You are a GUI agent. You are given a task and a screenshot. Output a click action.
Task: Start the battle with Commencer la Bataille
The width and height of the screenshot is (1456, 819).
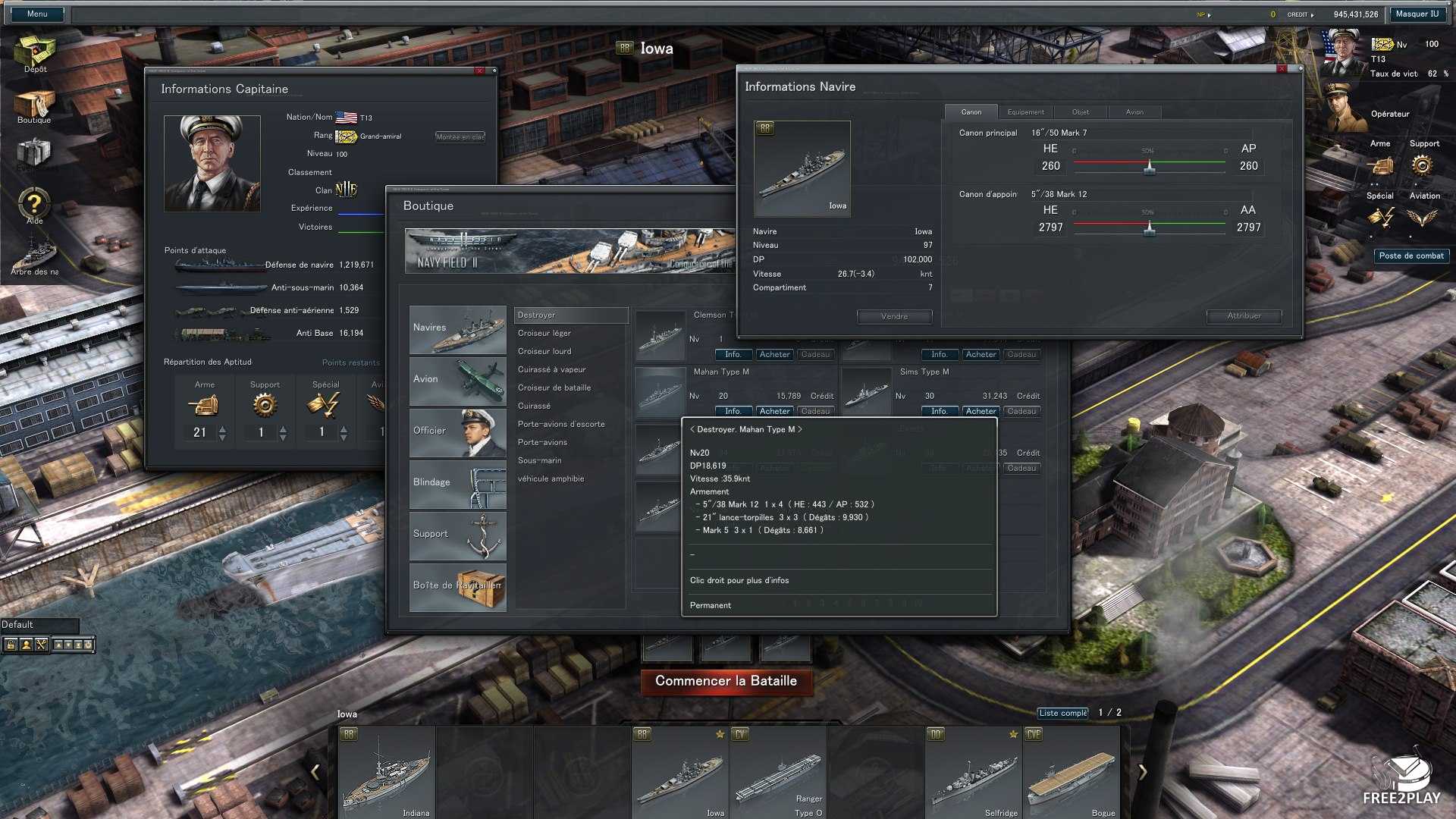tap(726, 681)
